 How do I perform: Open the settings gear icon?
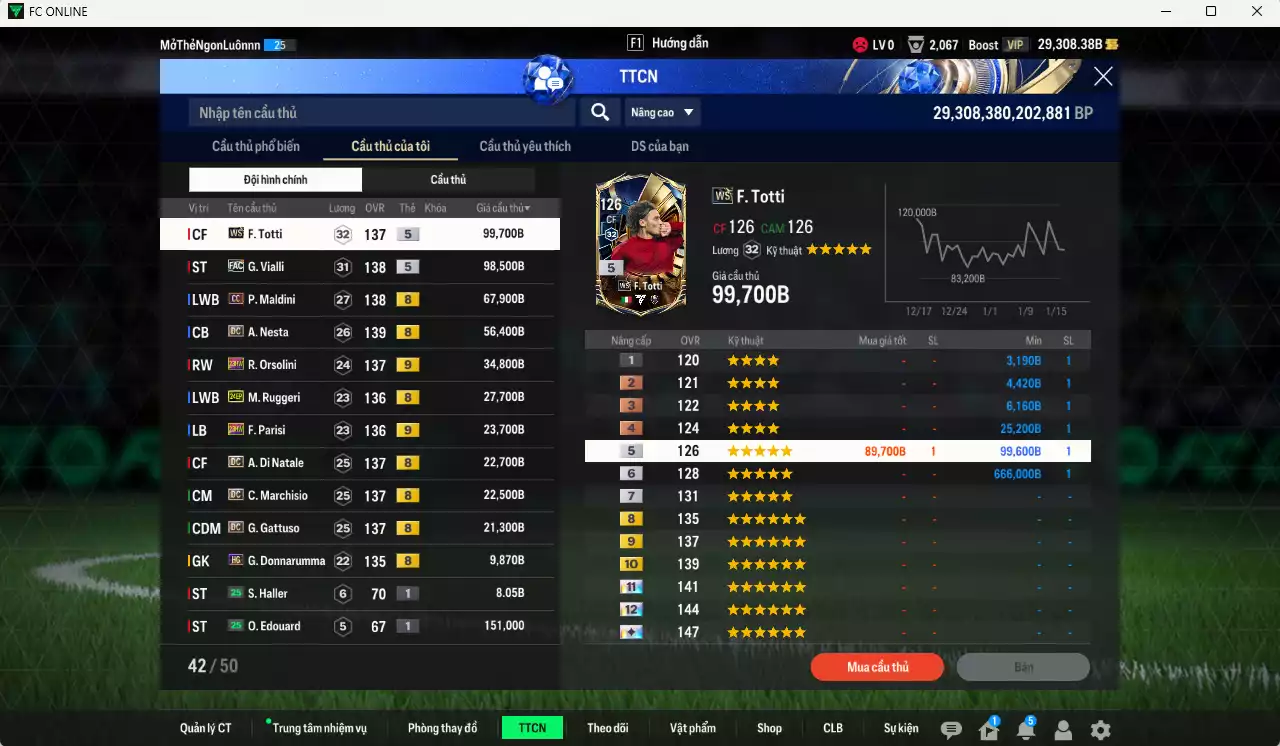pyautogui.click(x=1098, y=729)
